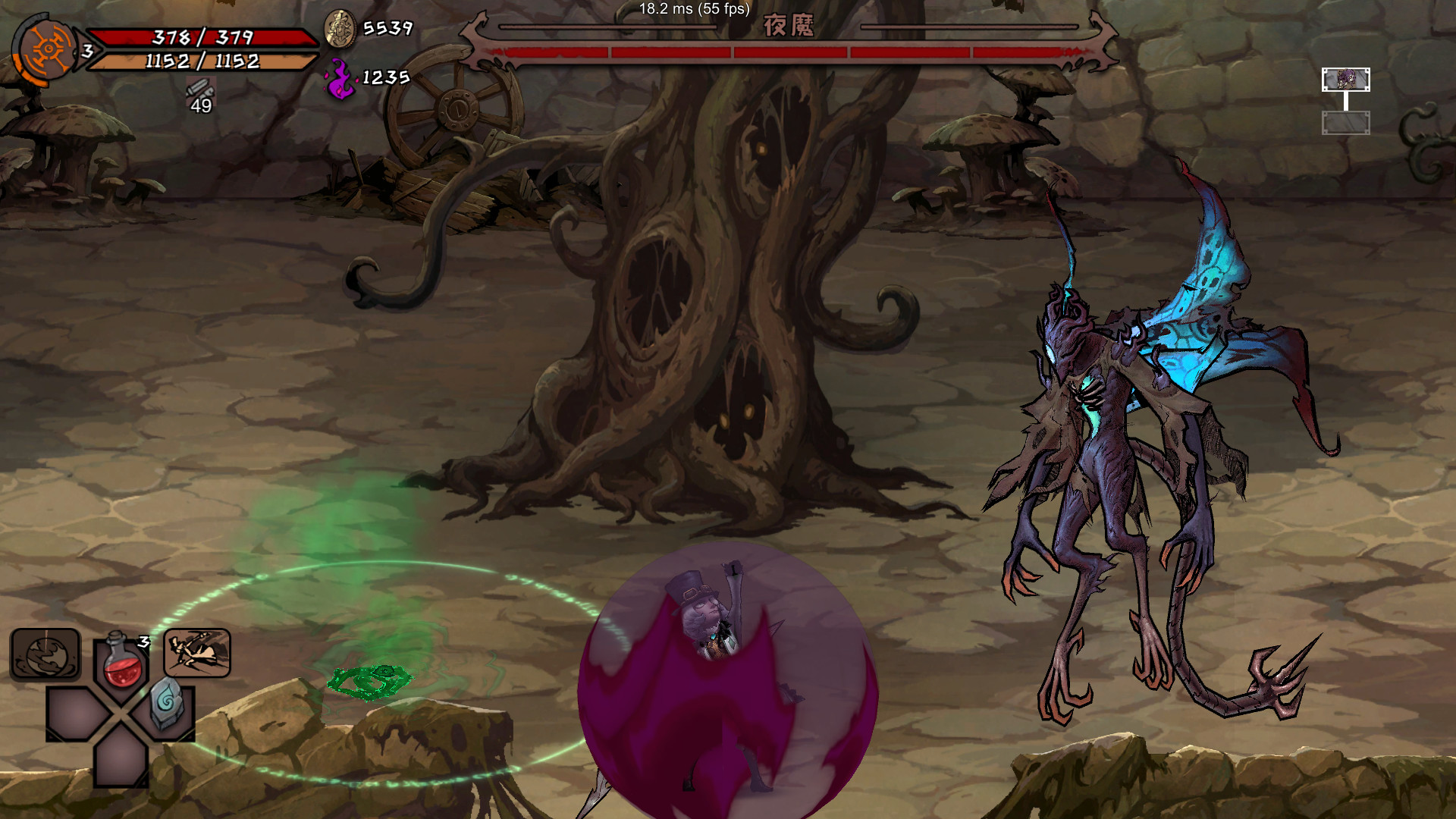Click the FPS counter readout
This screenshot has width=1456, height=819.
693,11
